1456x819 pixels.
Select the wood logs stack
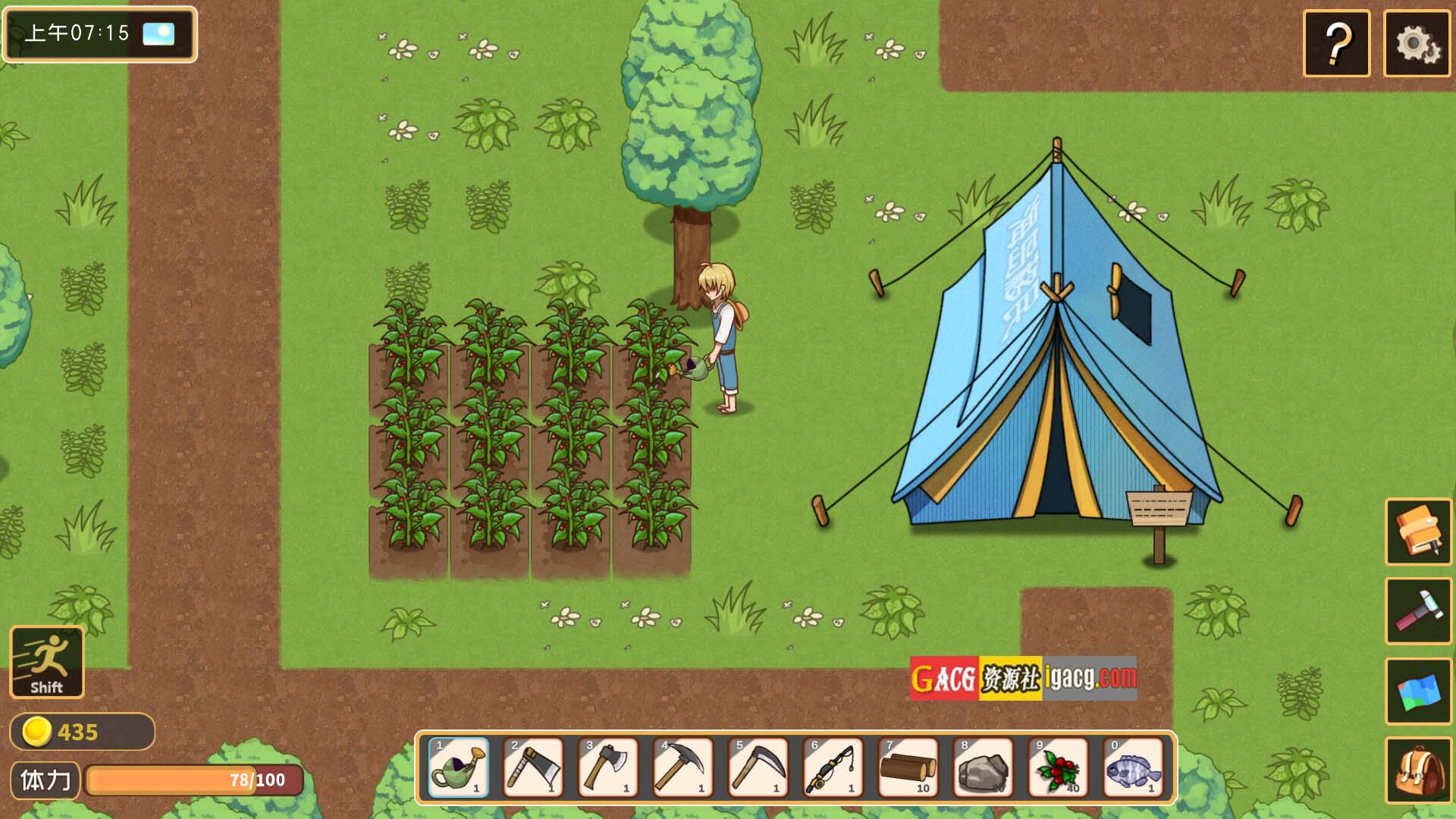point(908,767)
